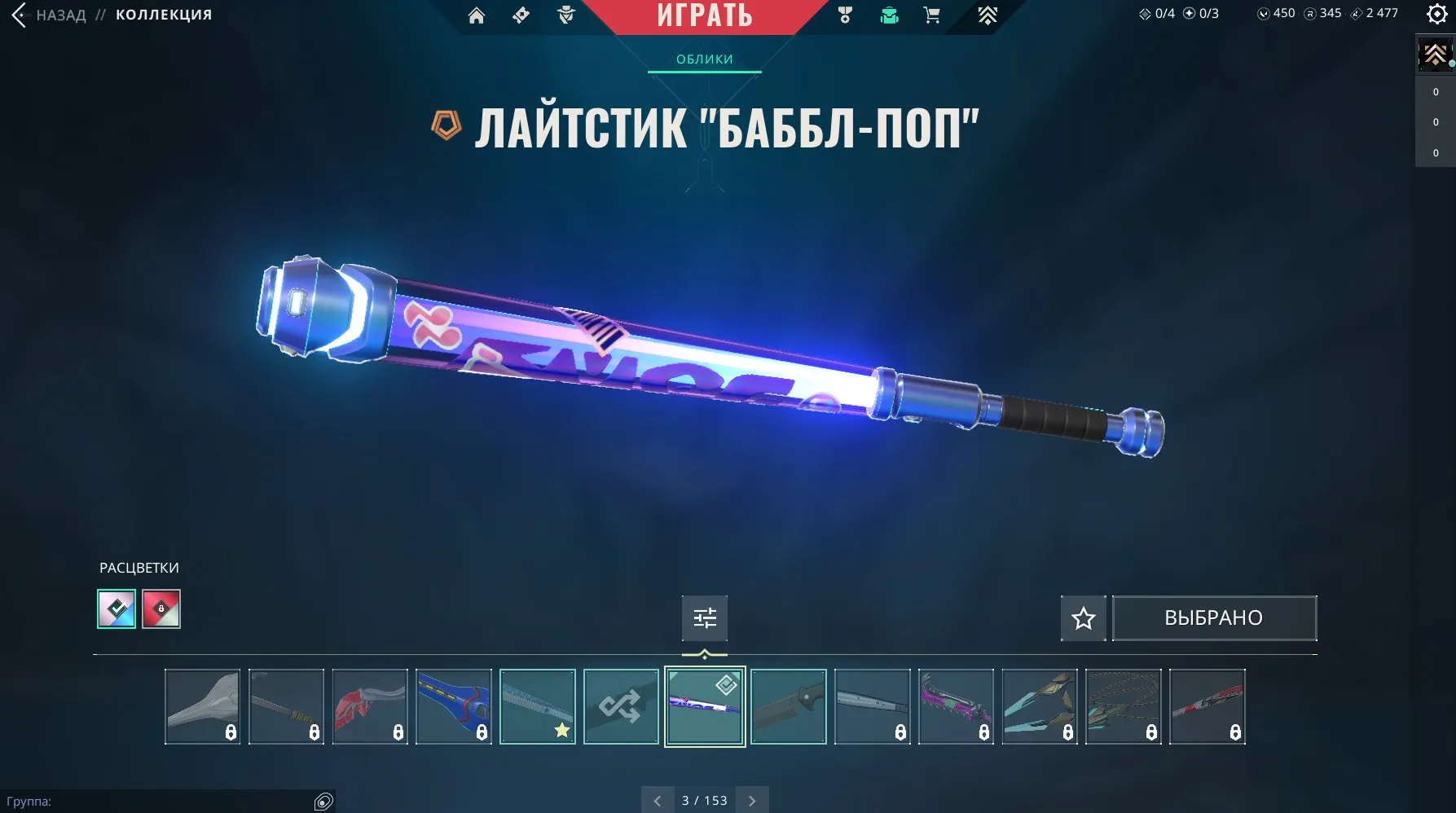Click the ВЫБРАНО button
Image resolution: width=1456 pixels, height=813 pixels.
click(x=1214, y=617)
